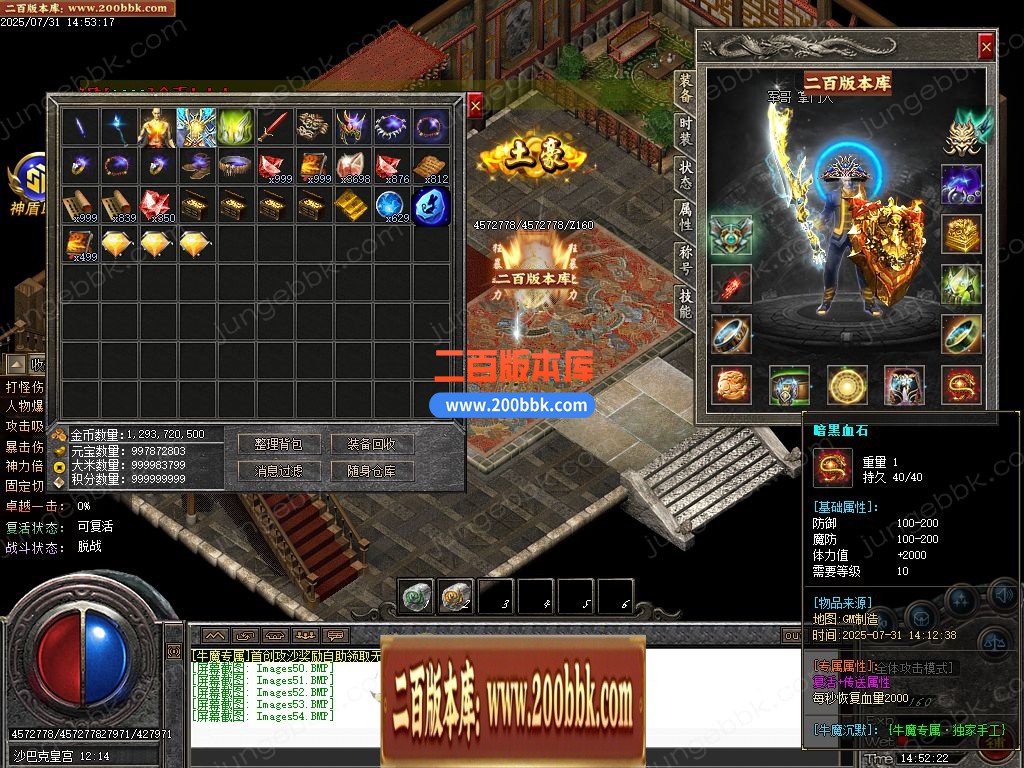Viewport: 1024px width, 768px height.
Task: Close the inventory bag window
Action: [475, 104]
